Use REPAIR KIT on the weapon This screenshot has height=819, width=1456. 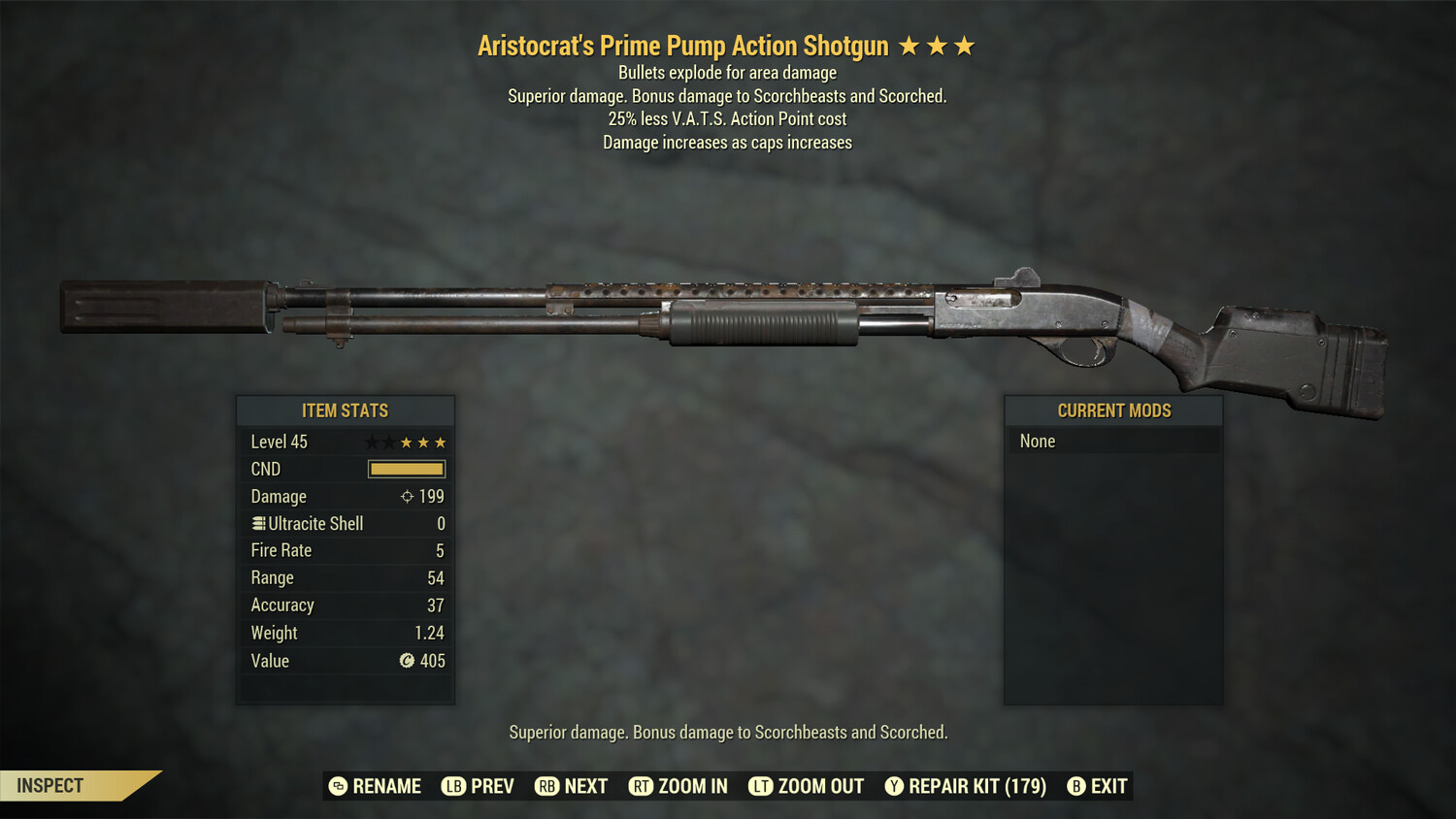976,786
